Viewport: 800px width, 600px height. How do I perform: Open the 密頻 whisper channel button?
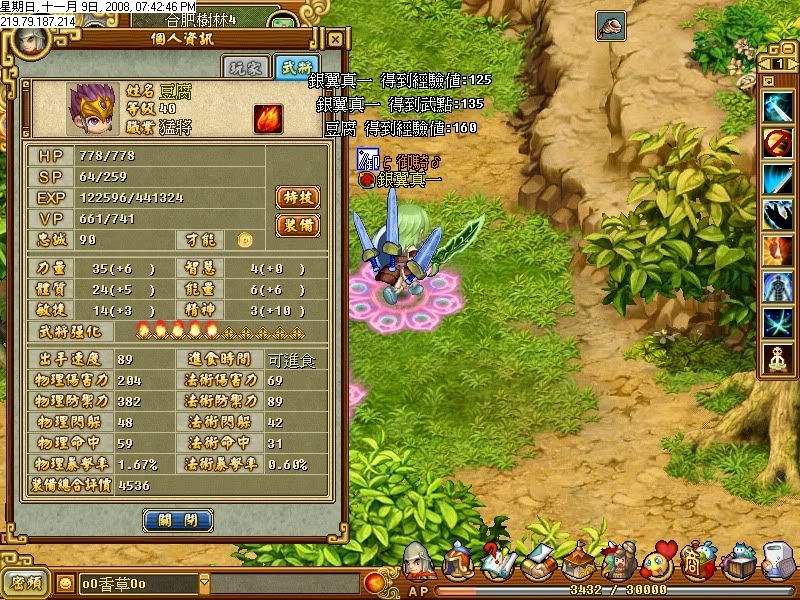click(x=25, y=582)
